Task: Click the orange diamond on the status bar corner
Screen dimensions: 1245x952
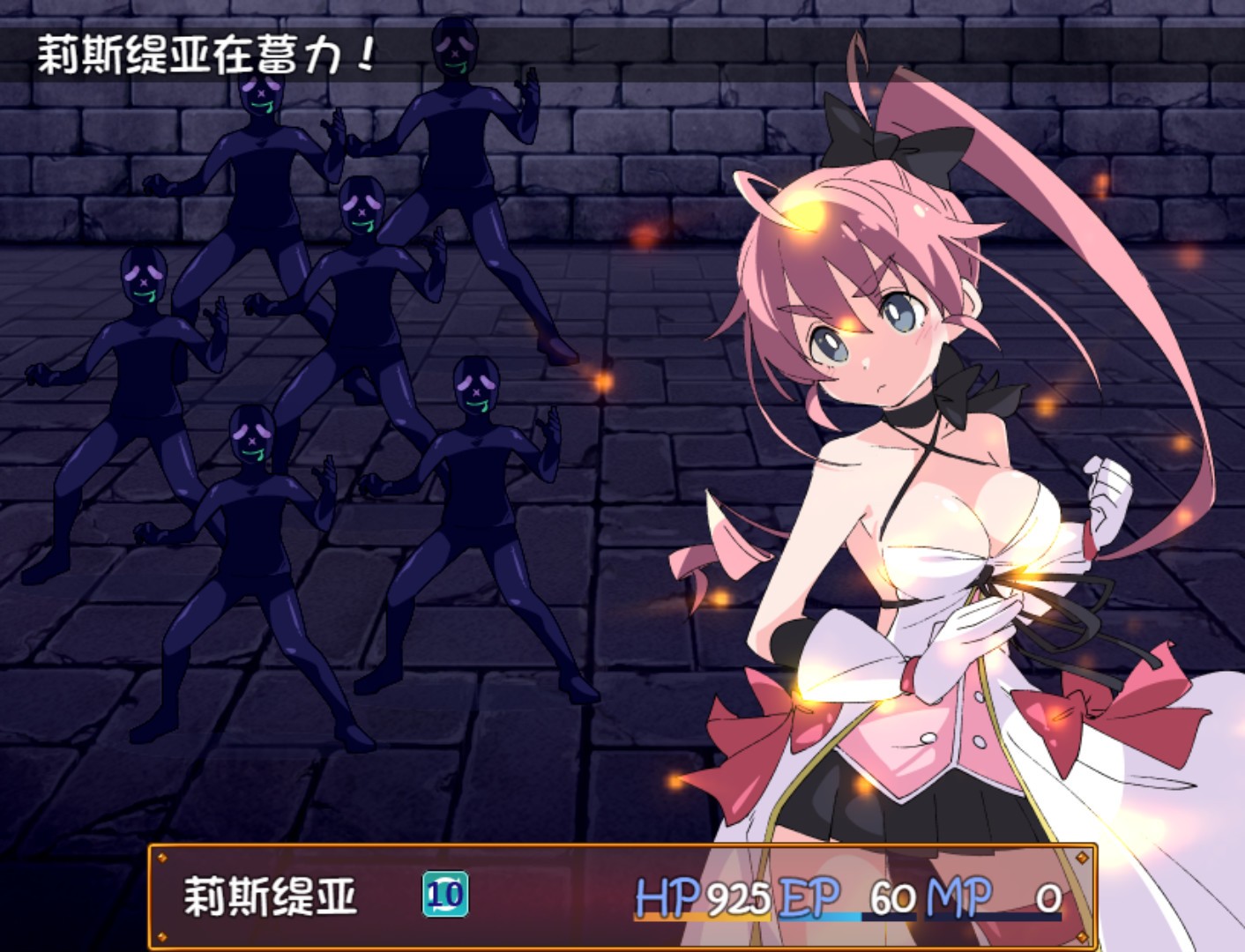Action: click(x=161, y=856)
